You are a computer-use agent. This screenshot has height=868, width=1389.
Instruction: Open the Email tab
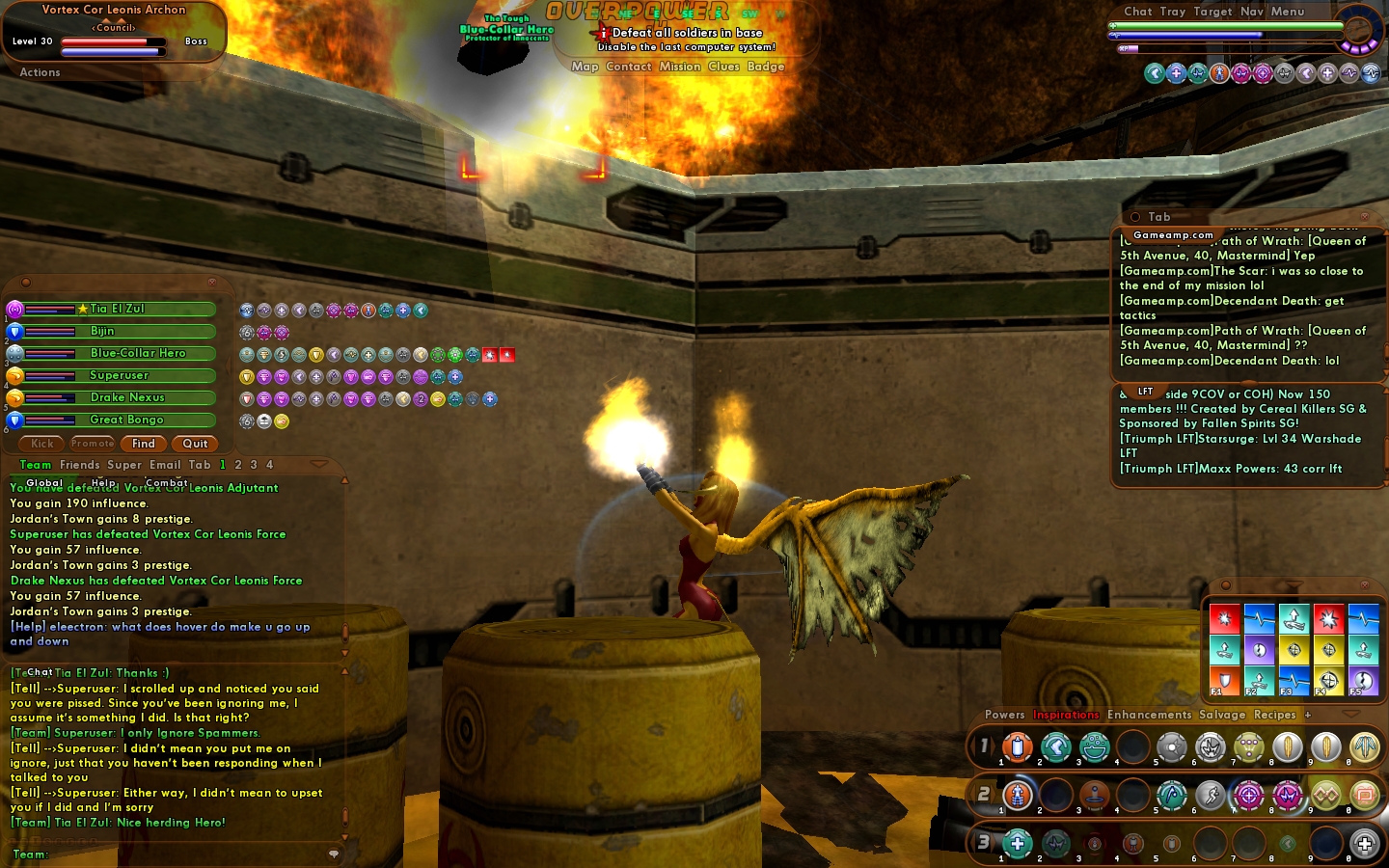tap(165, 465)
